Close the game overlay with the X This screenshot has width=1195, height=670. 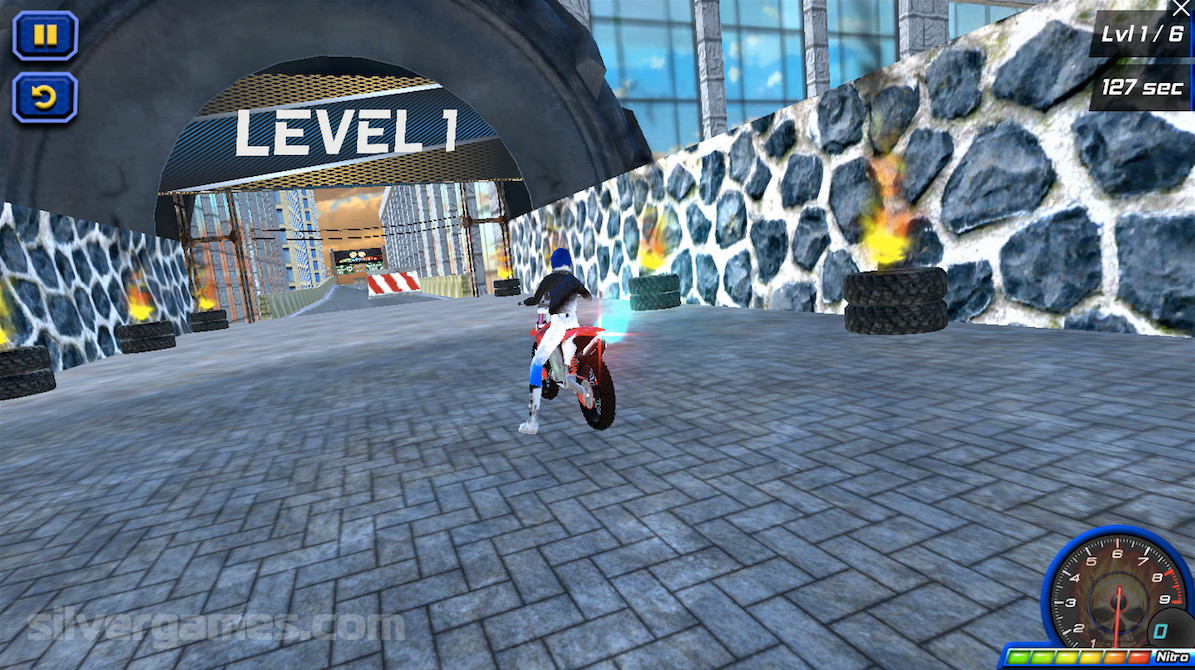click(x=1184, y=8)
